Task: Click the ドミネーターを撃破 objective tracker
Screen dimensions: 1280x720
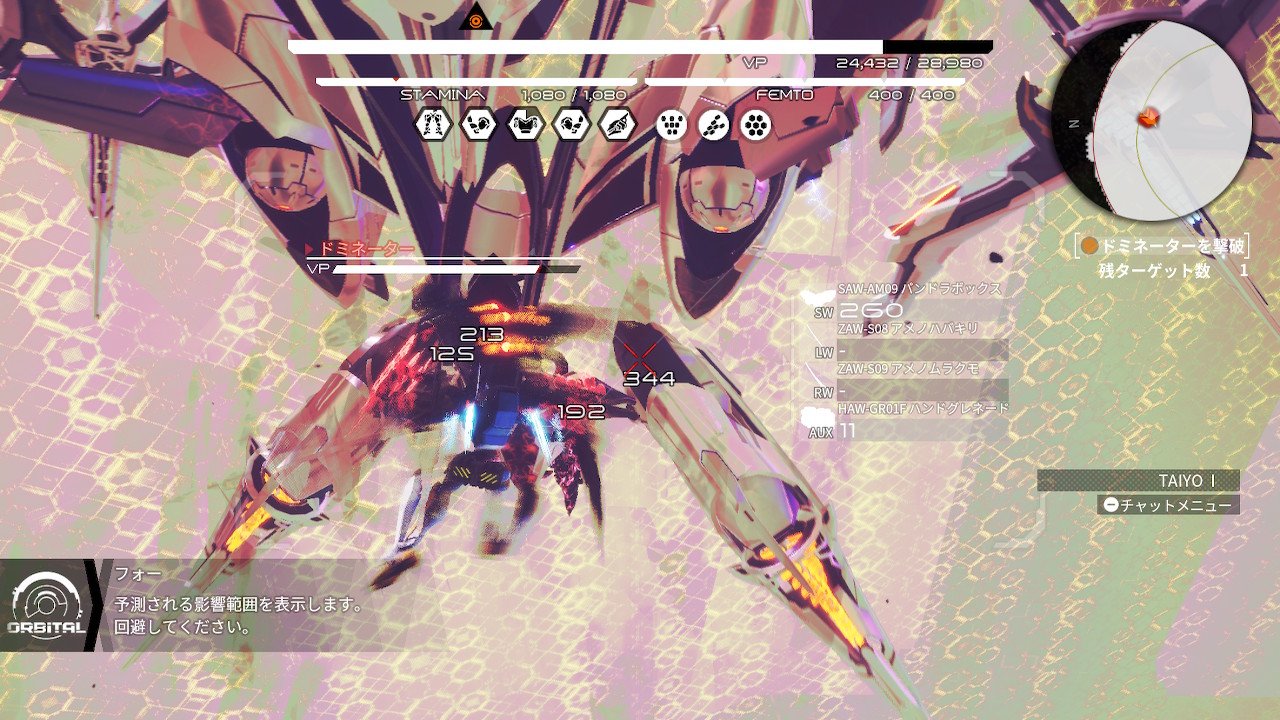Action: pyautogui.click(x=1162, y=246)
